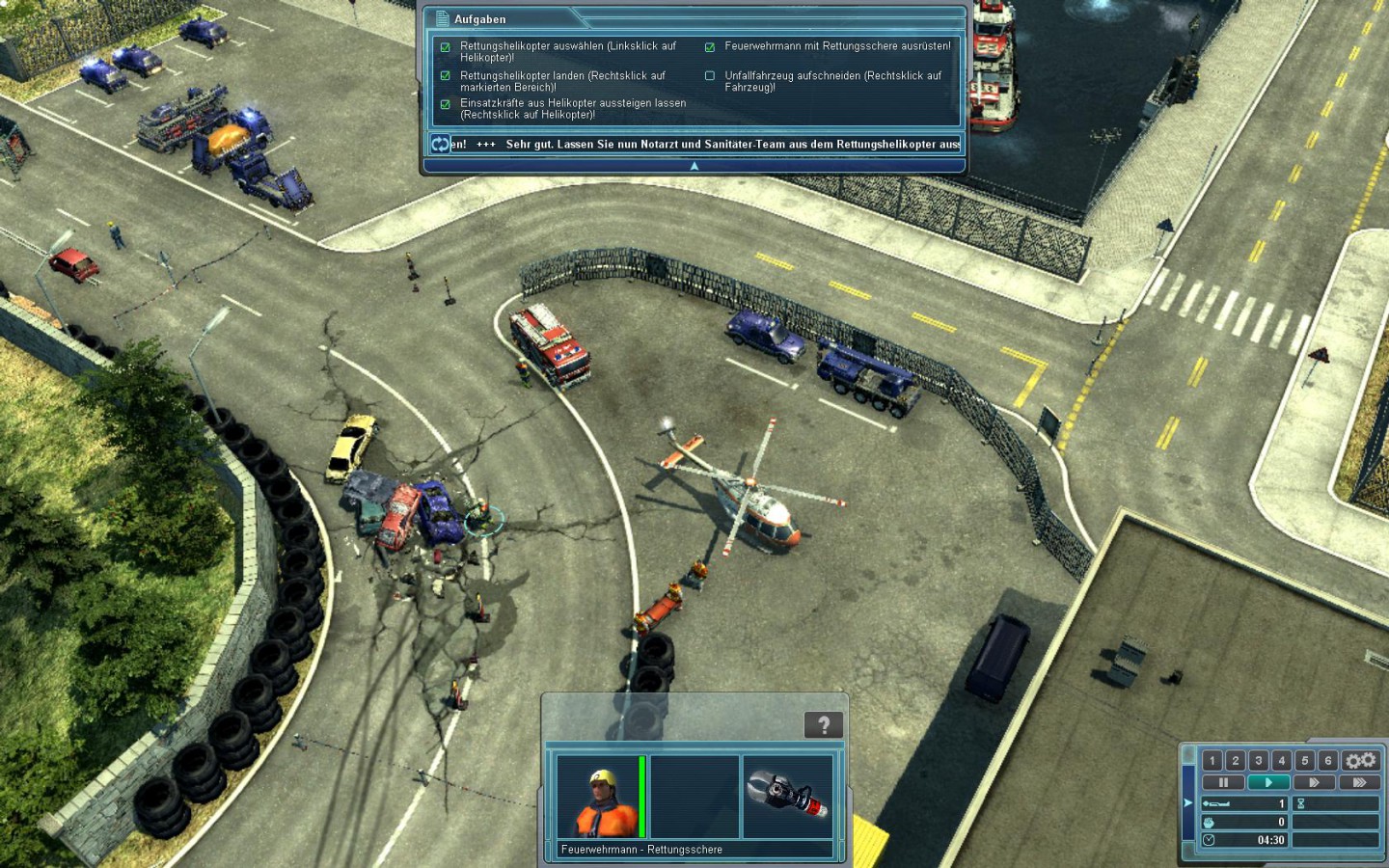
Task: Select unit group 5
Action: pyautogui.click(x=1305, y=760)
